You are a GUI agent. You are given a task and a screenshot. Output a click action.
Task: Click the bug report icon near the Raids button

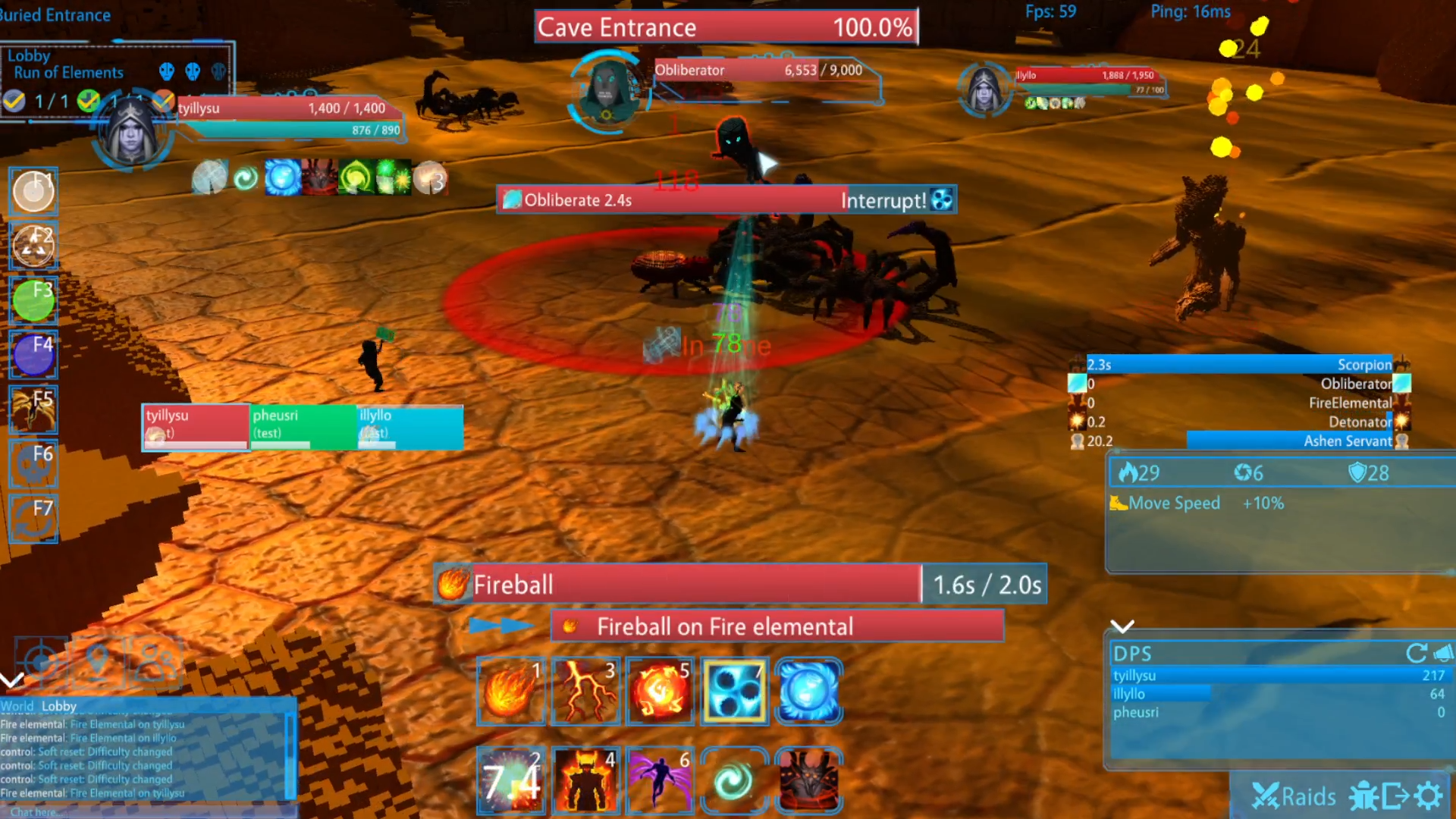tap(1363, 796)
